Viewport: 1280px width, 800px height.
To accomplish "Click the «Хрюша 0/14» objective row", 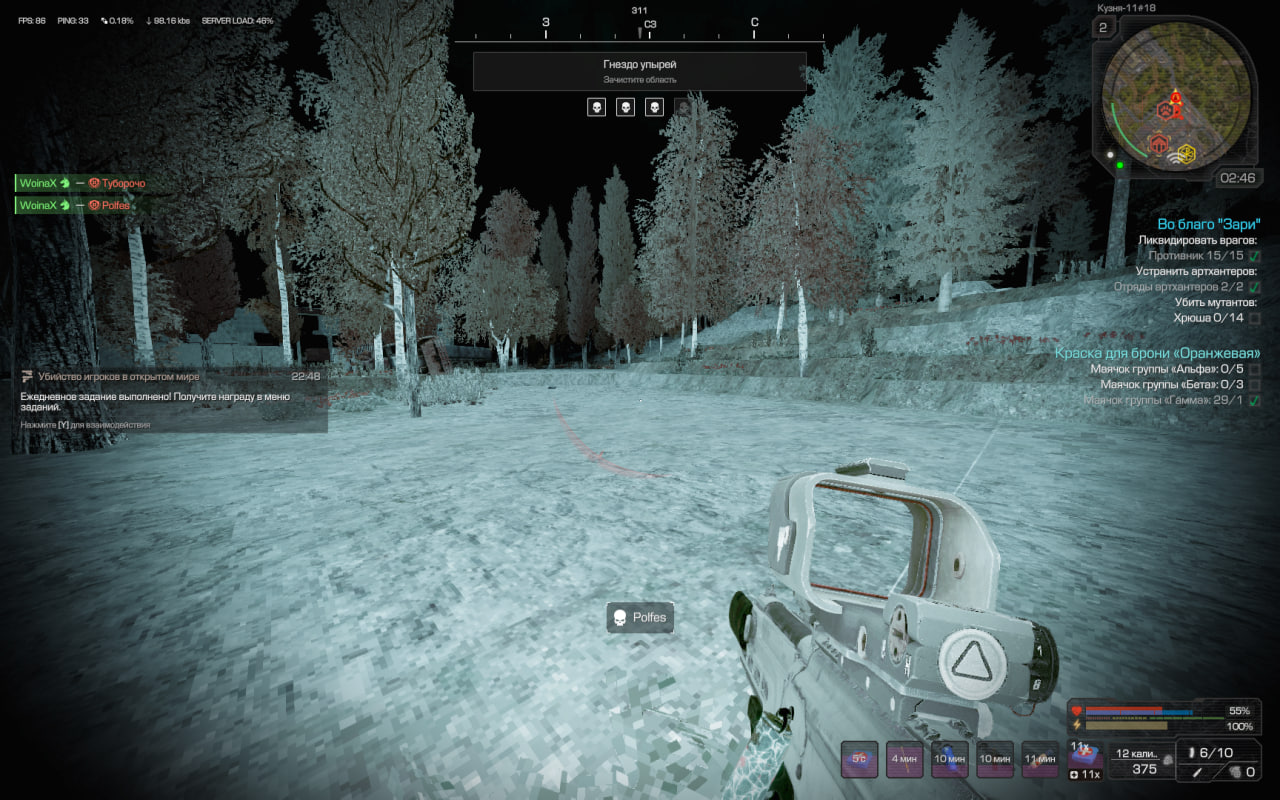I will pos(1208,318).
